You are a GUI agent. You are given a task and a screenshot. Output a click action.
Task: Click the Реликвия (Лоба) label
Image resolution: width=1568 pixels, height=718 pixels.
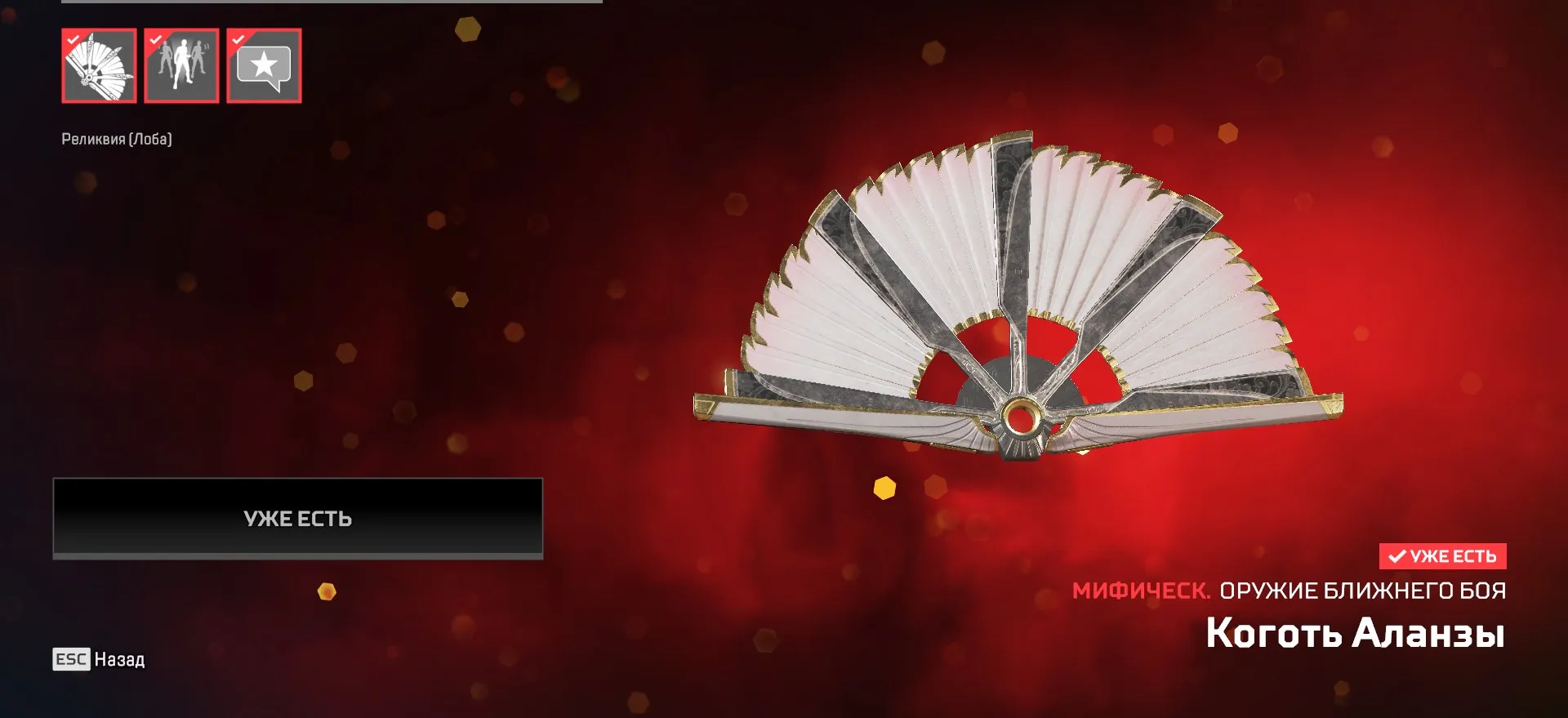pos(117,139)
